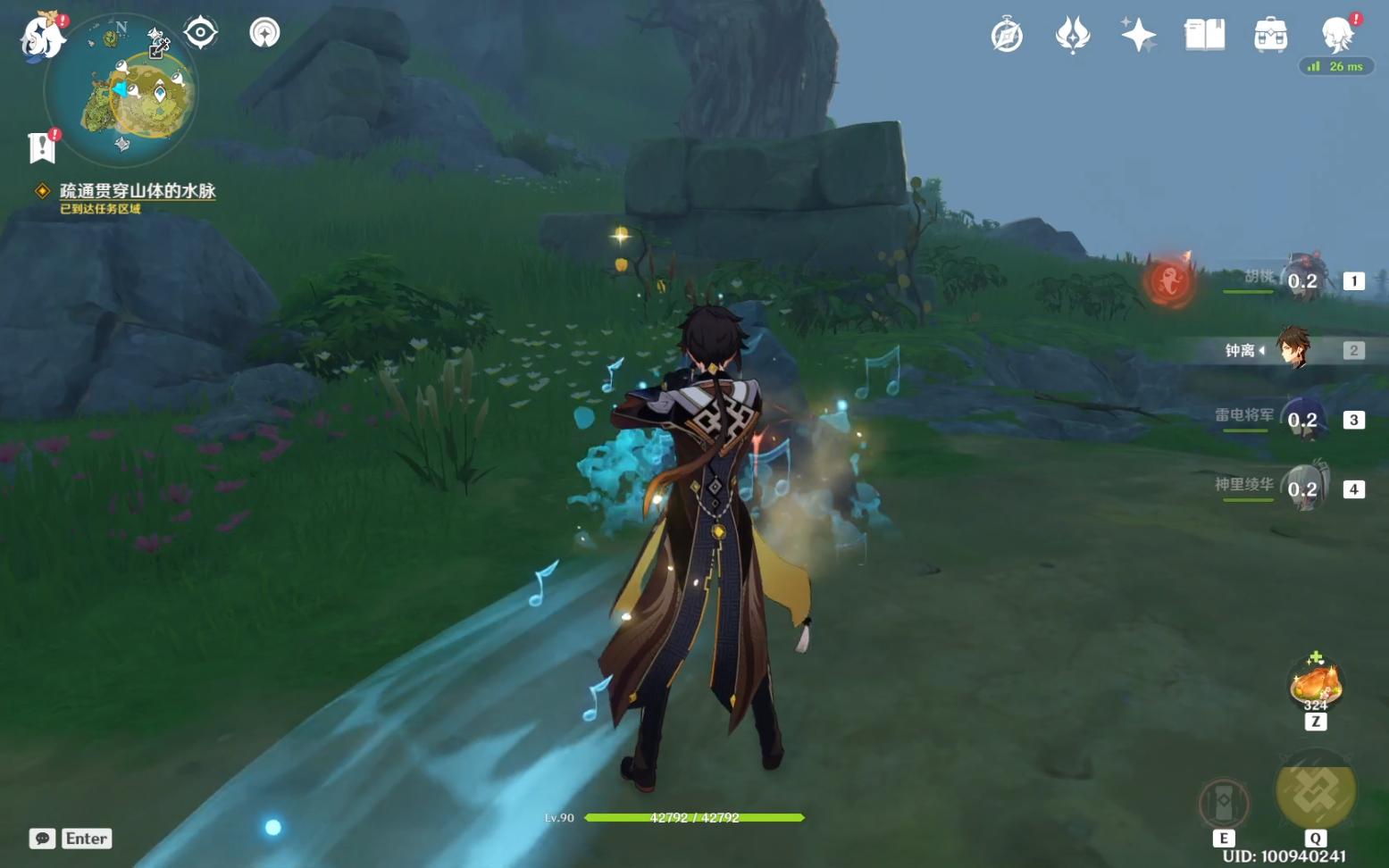Image resolution: width=1389 pixels, height=868 pixels.
Task: Open the circular minimap
Action: 121,91
